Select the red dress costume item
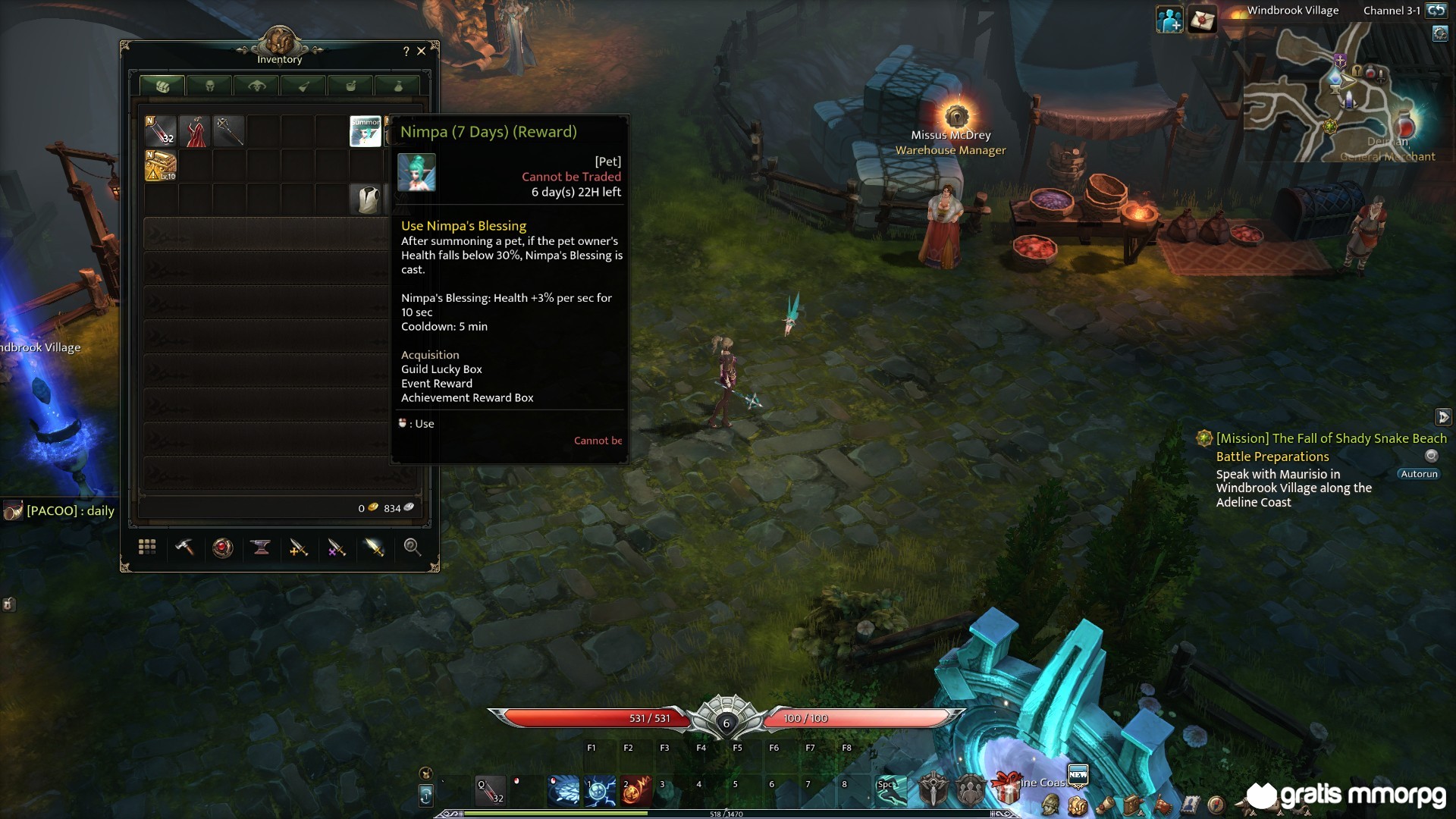This screenshot has width=1456, height=819. tap(195, 131)
